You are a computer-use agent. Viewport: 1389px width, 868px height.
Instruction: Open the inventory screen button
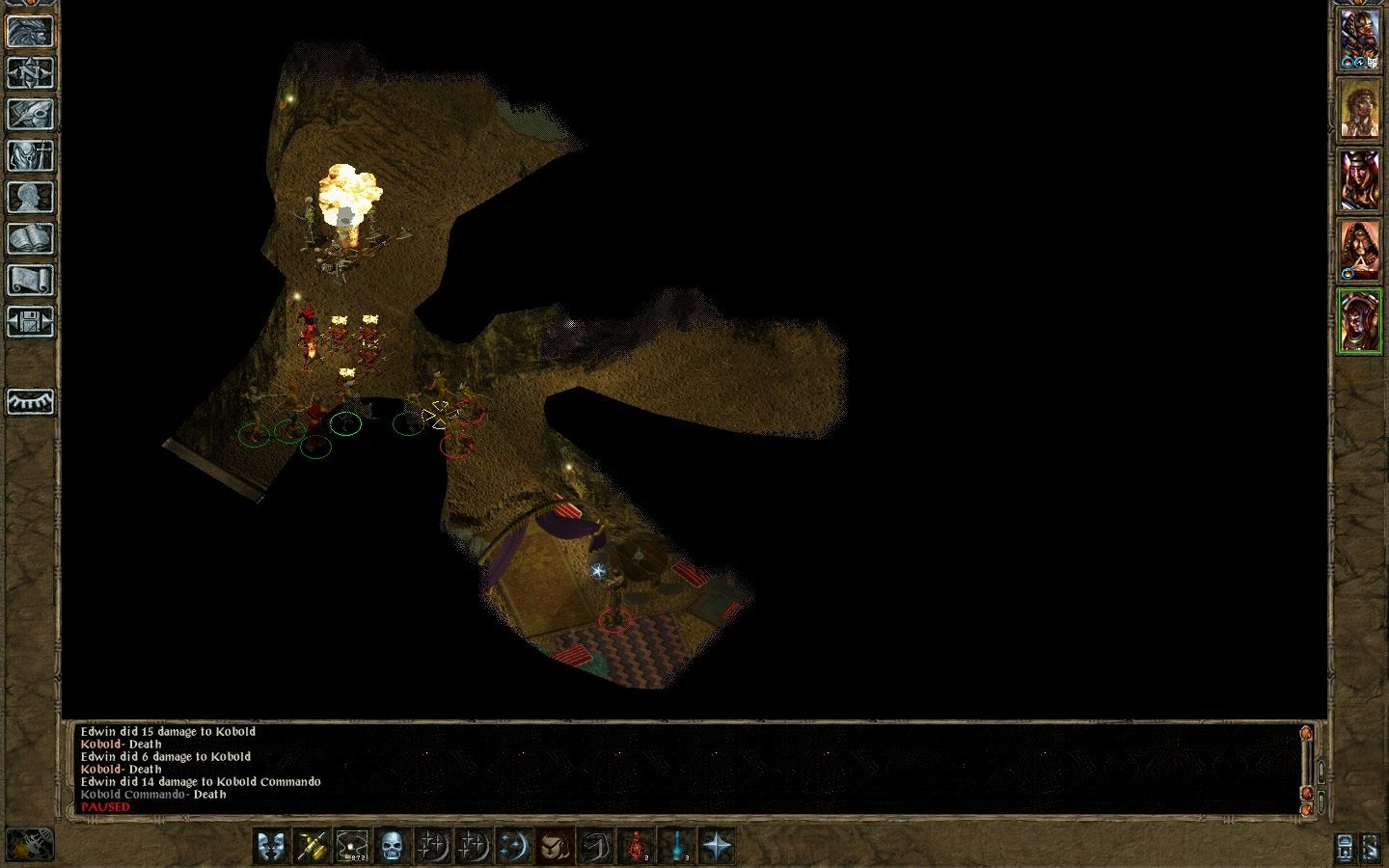tap(30, 155)
